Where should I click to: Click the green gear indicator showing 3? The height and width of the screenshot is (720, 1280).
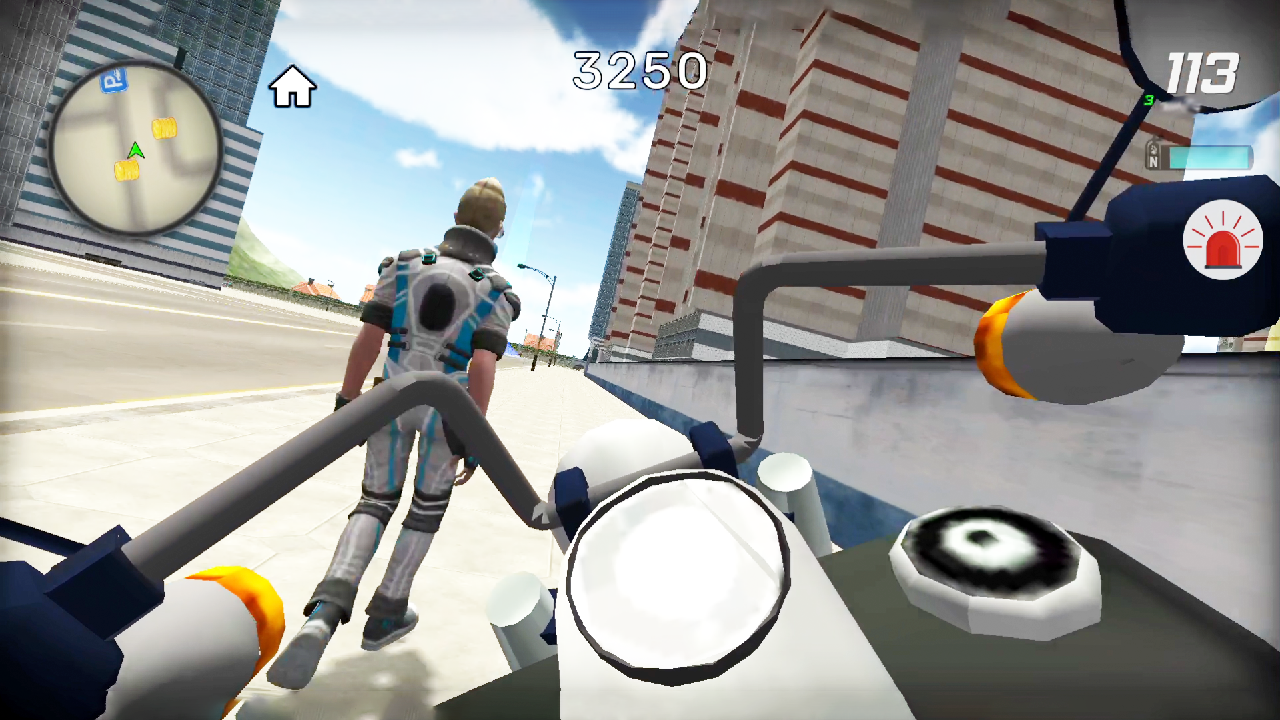pyautogui.click(x=1150, y=99)
